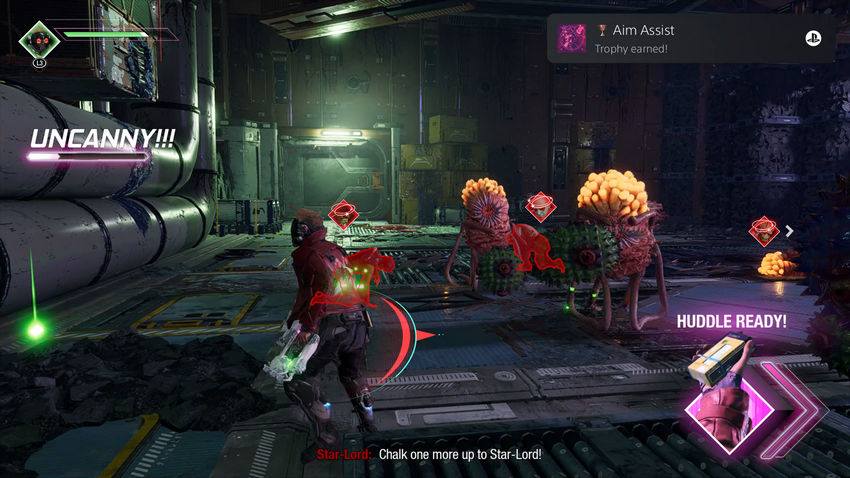
Task: Click the PlayStation logo in the notification
Action: [x=813, y=39]
